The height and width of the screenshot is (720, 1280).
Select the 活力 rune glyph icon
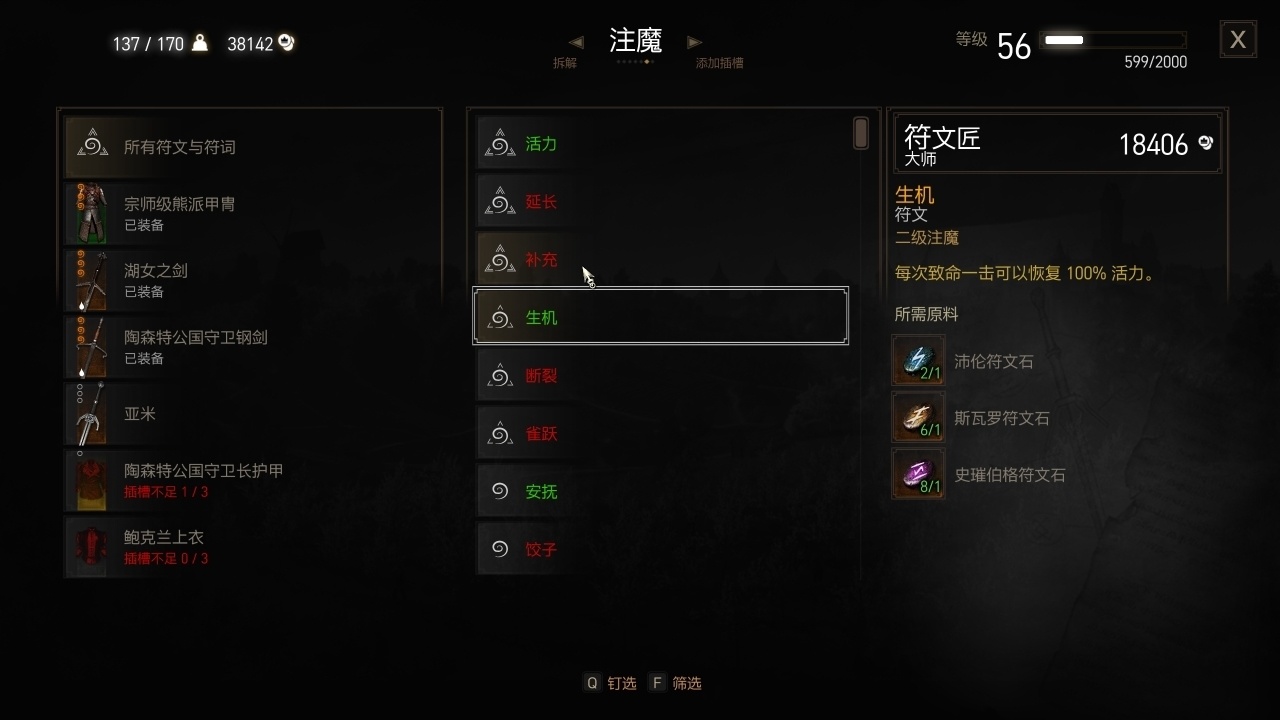pos(499,143)
